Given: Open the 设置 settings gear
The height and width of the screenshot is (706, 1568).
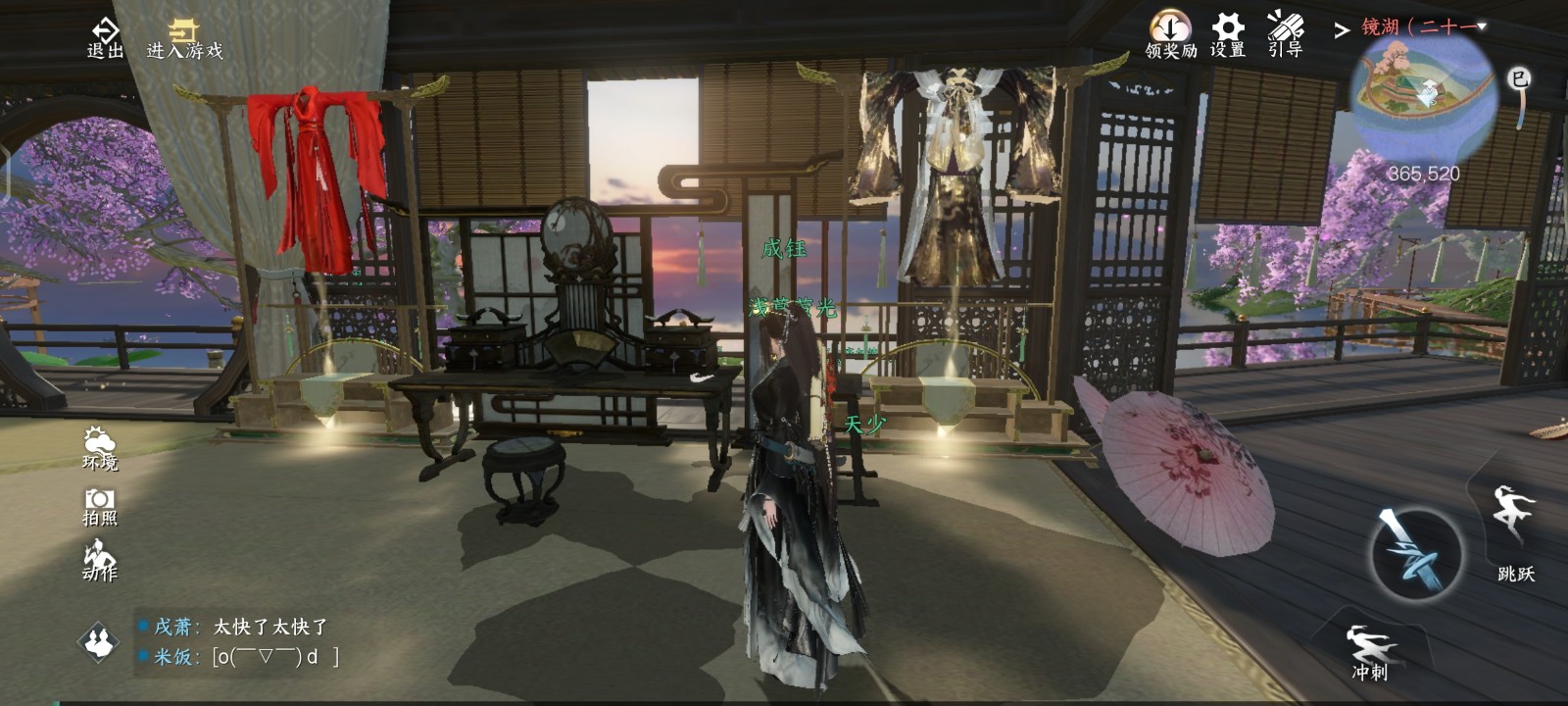Looking at the screenshot, I should click(1227, 34).
